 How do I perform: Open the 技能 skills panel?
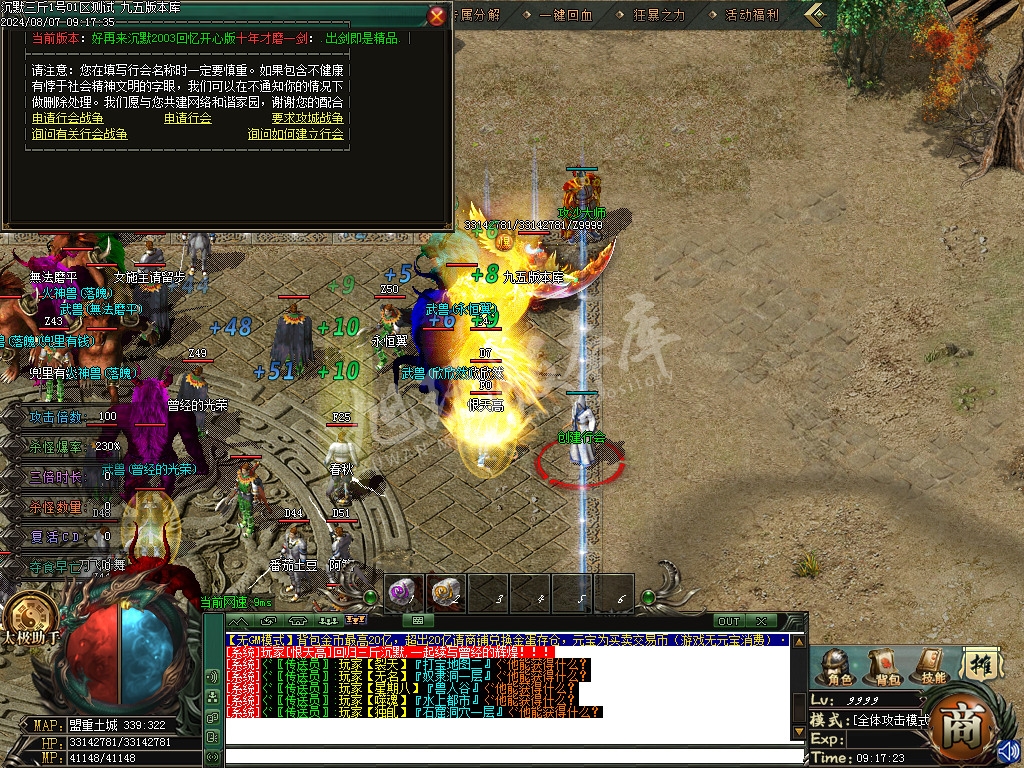click(931, 666)
